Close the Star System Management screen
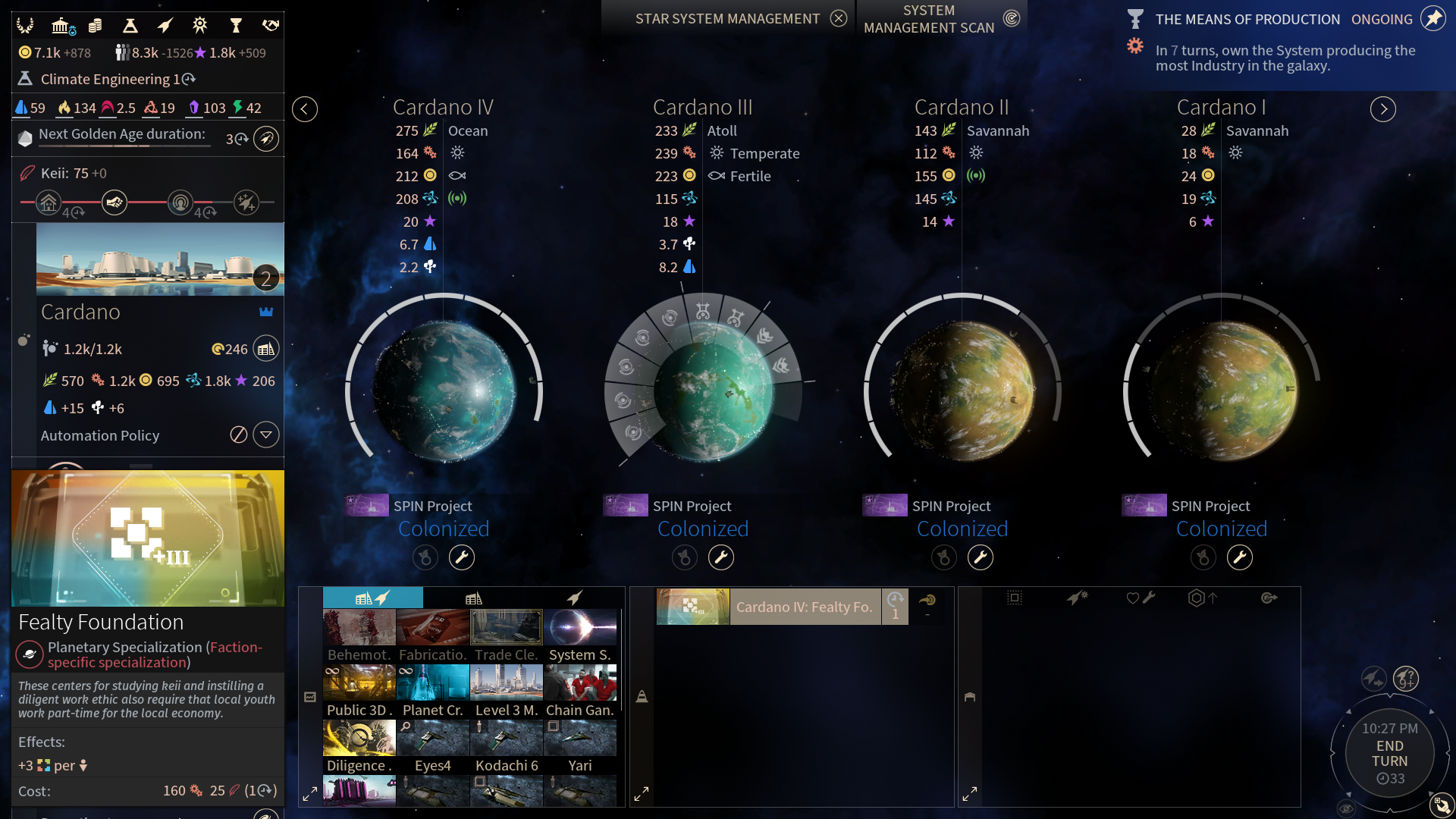 tap(838, 19)
